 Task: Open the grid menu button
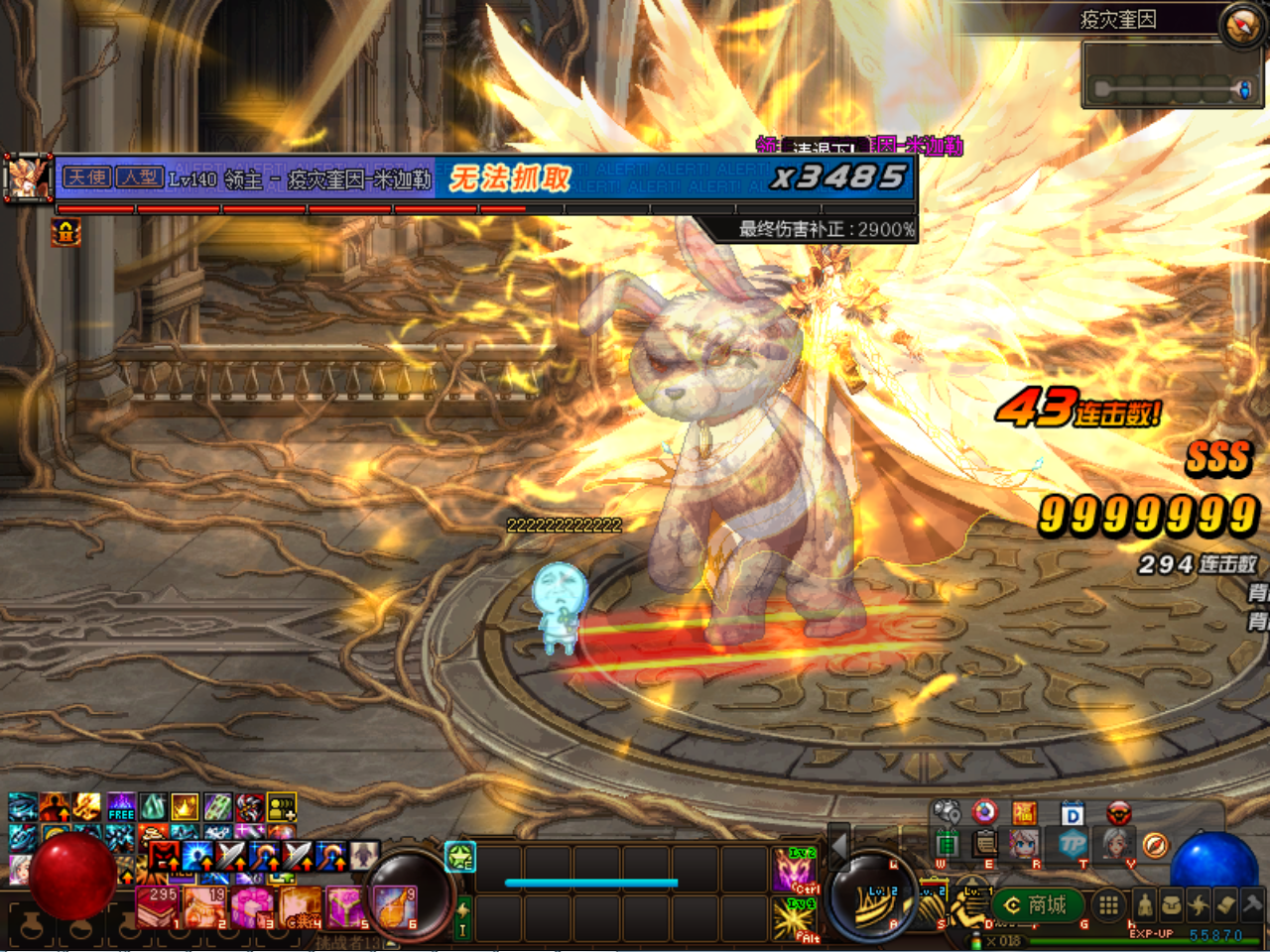pos(1108,904)
